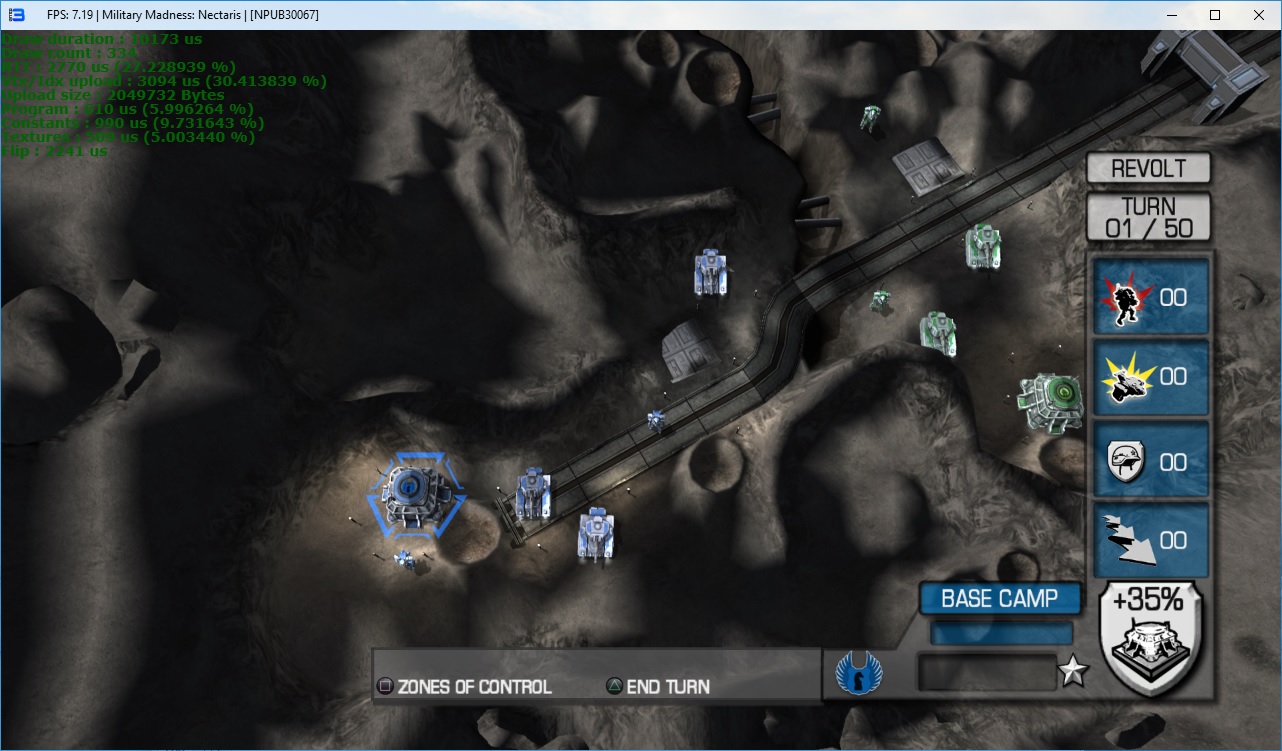Viewport: 1282px width, 751px height.
Task: Select the blue winged faction emblem
Action: coord(857,673)
